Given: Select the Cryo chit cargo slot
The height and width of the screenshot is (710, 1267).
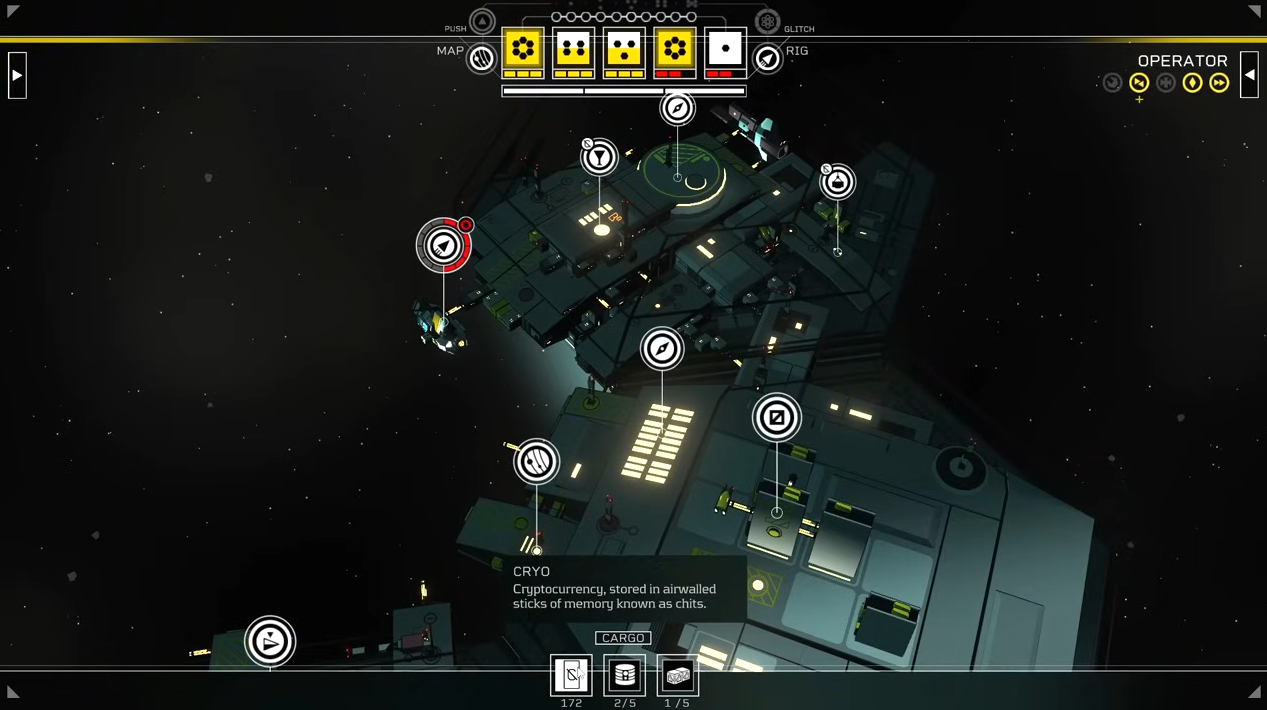Looking at the screenshot, I should (571, 676).
